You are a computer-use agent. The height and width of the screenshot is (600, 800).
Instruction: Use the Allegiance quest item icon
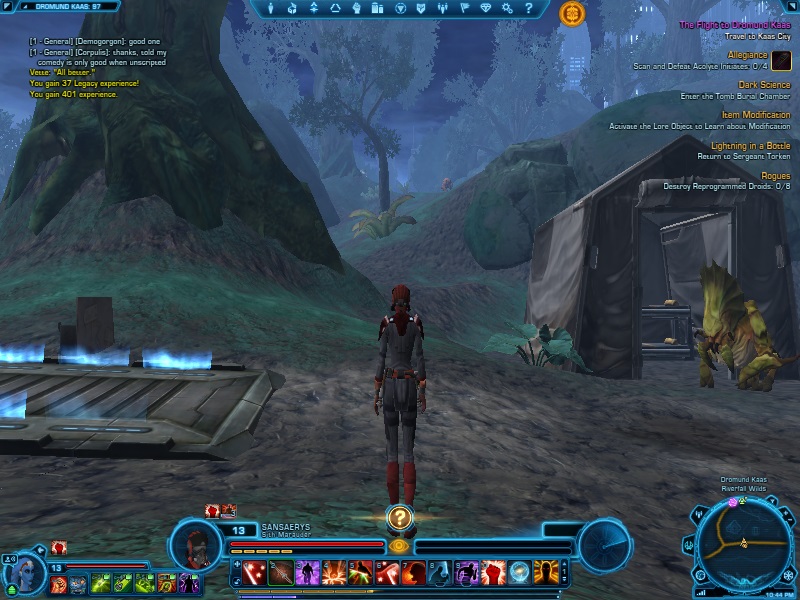point(782,60)
